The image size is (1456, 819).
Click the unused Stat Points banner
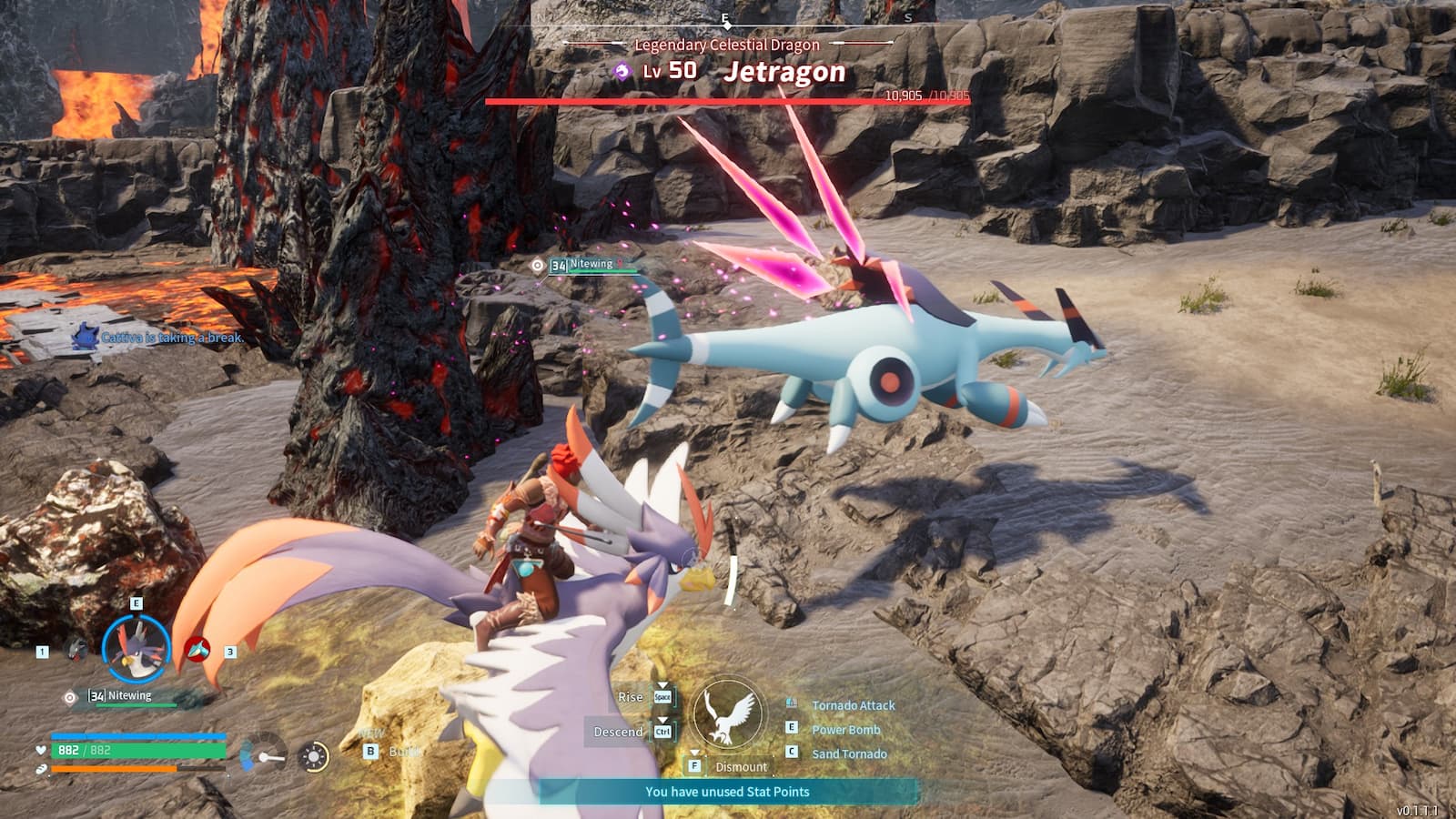pyautogui.click(x=727, y=793)
